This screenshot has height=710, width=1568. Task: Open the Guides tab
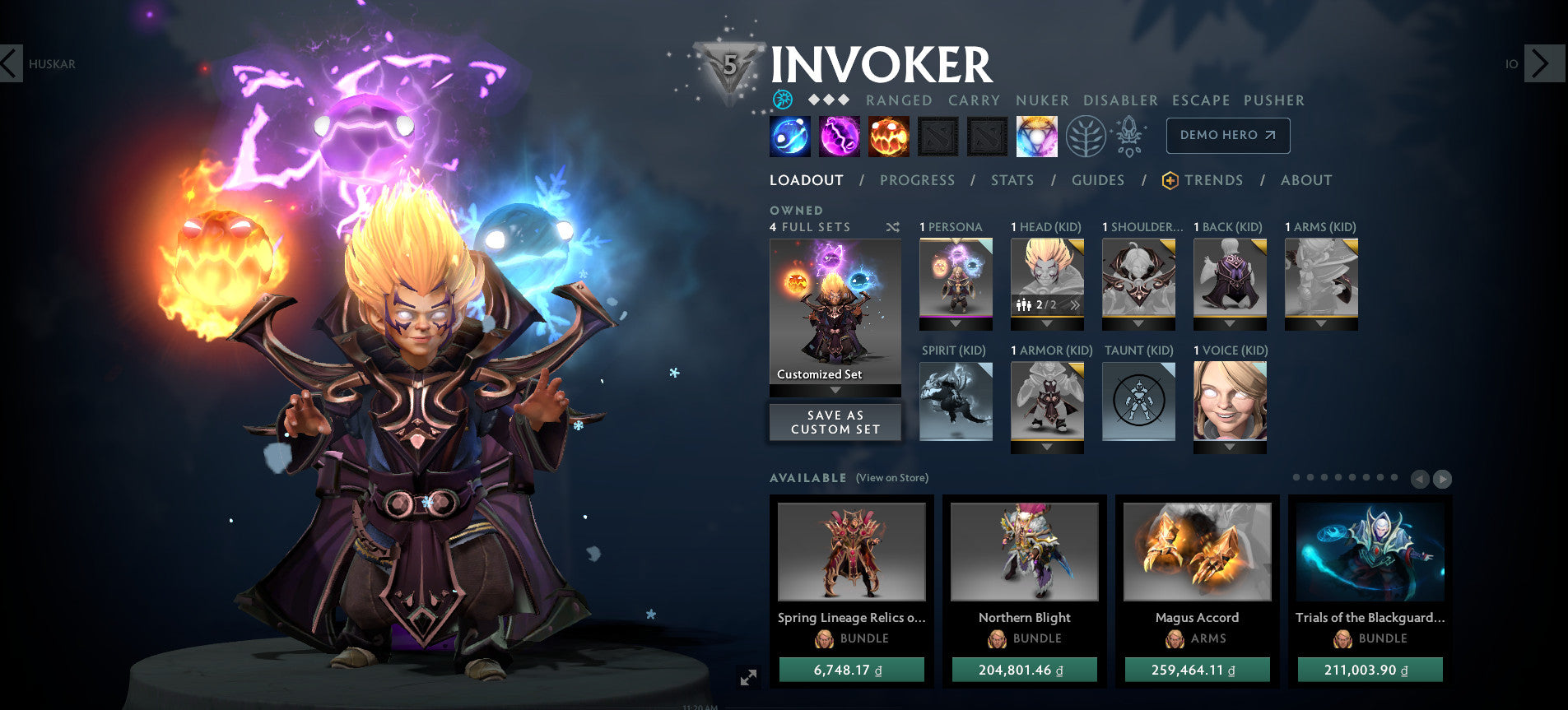(x=1098, y=179)
